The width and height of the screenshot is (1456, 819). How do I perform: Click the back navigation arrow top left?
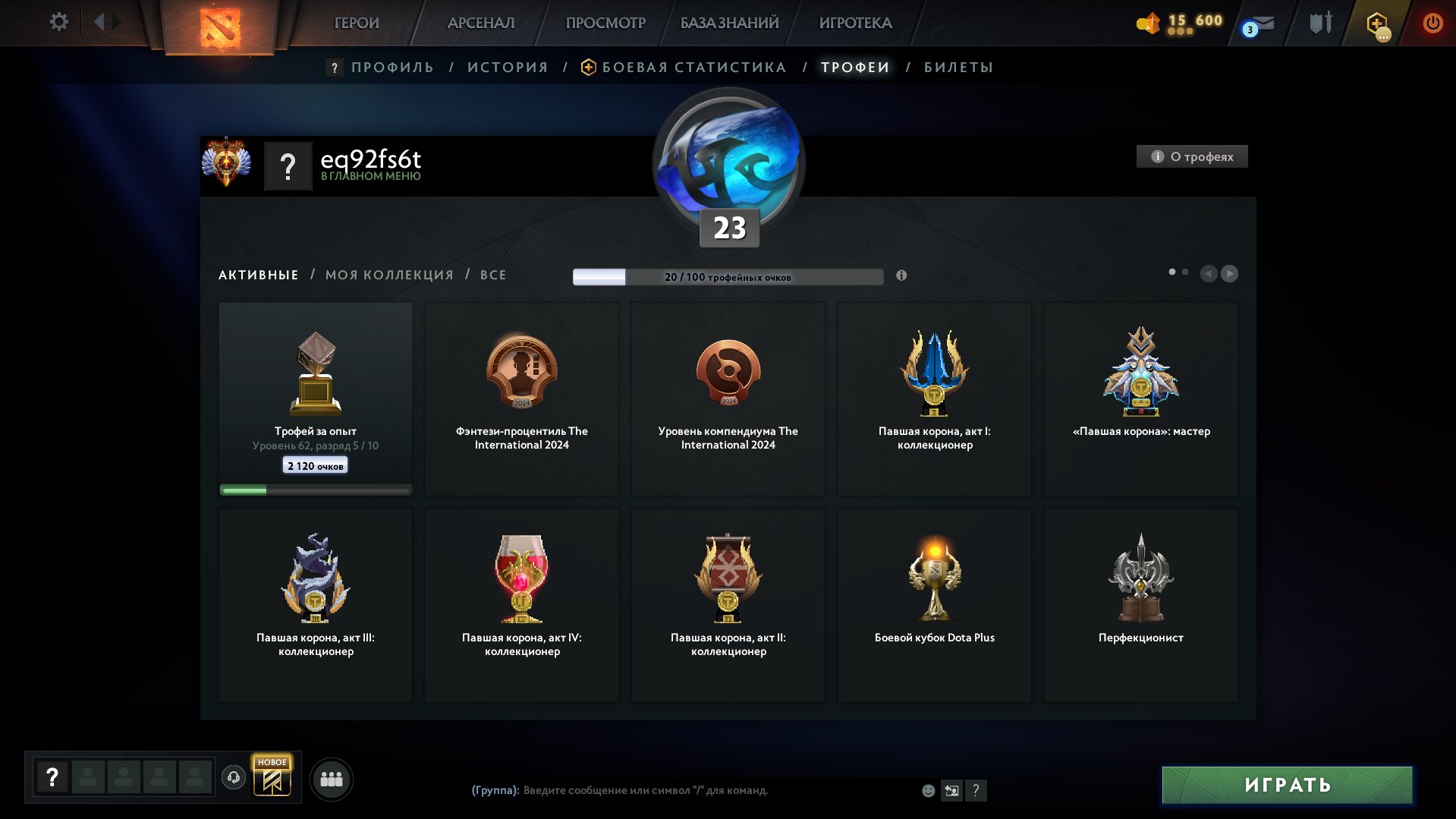(x=99, y=21)
